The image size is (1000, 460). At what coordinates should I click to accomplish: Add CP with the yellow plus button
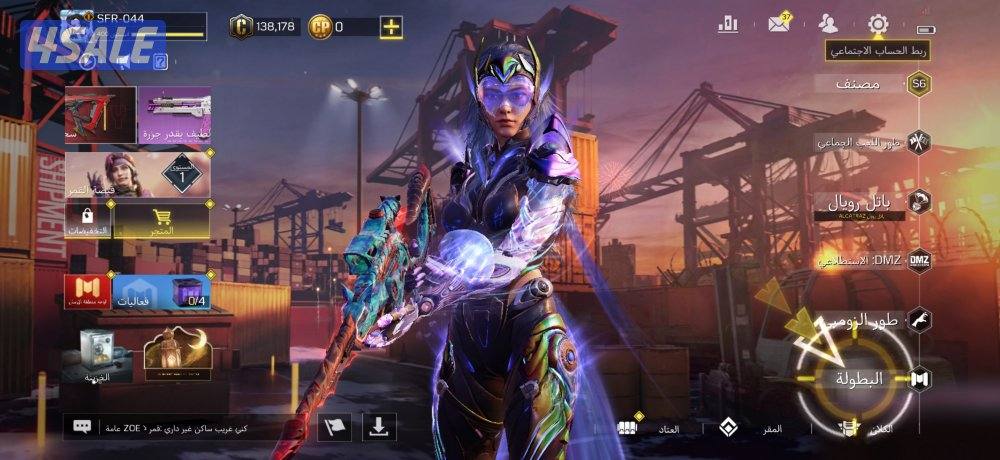point(392,27)
